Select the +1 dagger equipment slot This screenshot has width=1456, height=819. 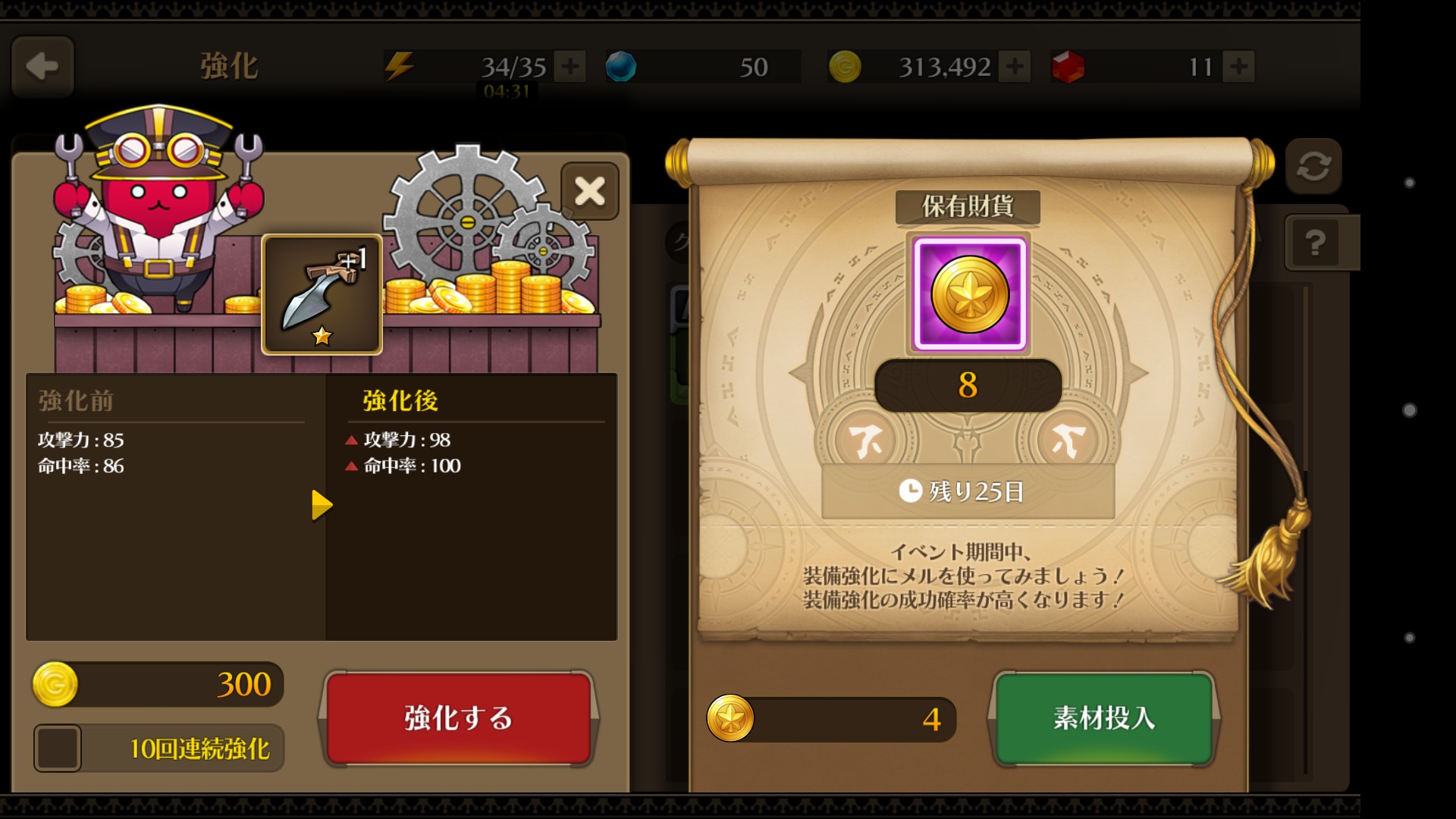[322, 294]
